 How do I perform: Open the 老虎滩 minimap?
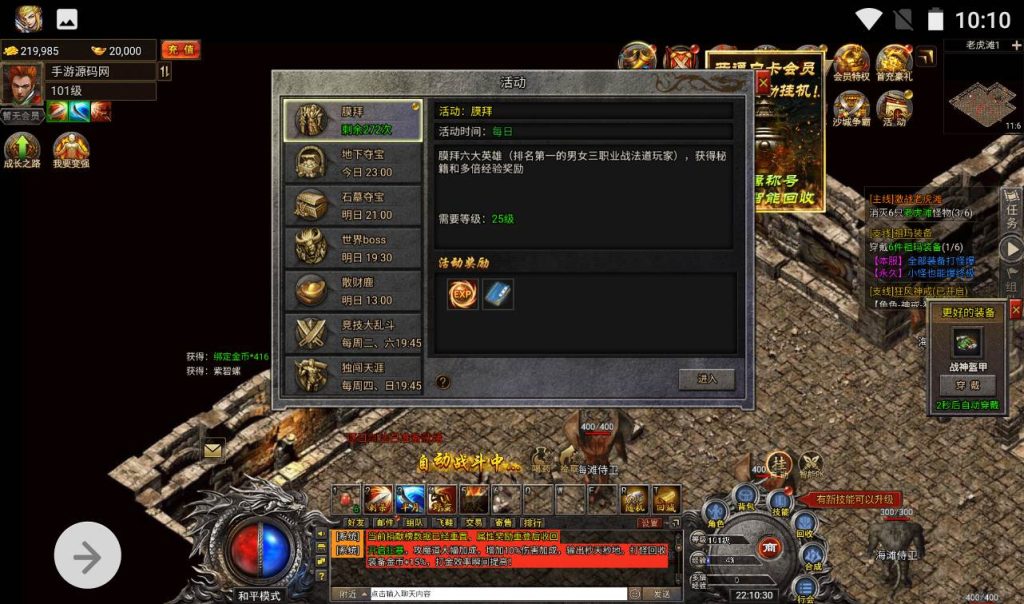pos(984,93)
